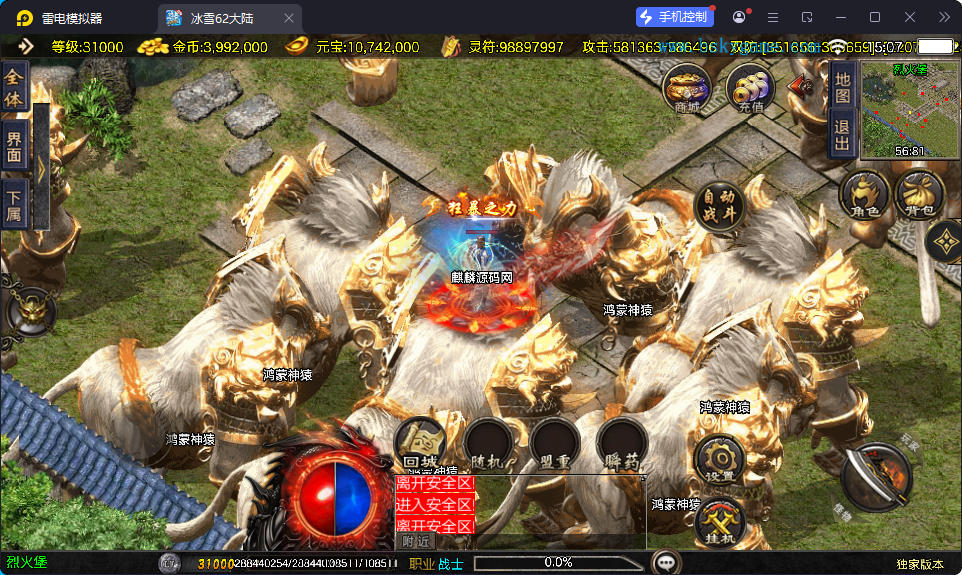Viewport: 962px width, 575px height.
Task: Open the 角色 character sheet
Action: 863,195
